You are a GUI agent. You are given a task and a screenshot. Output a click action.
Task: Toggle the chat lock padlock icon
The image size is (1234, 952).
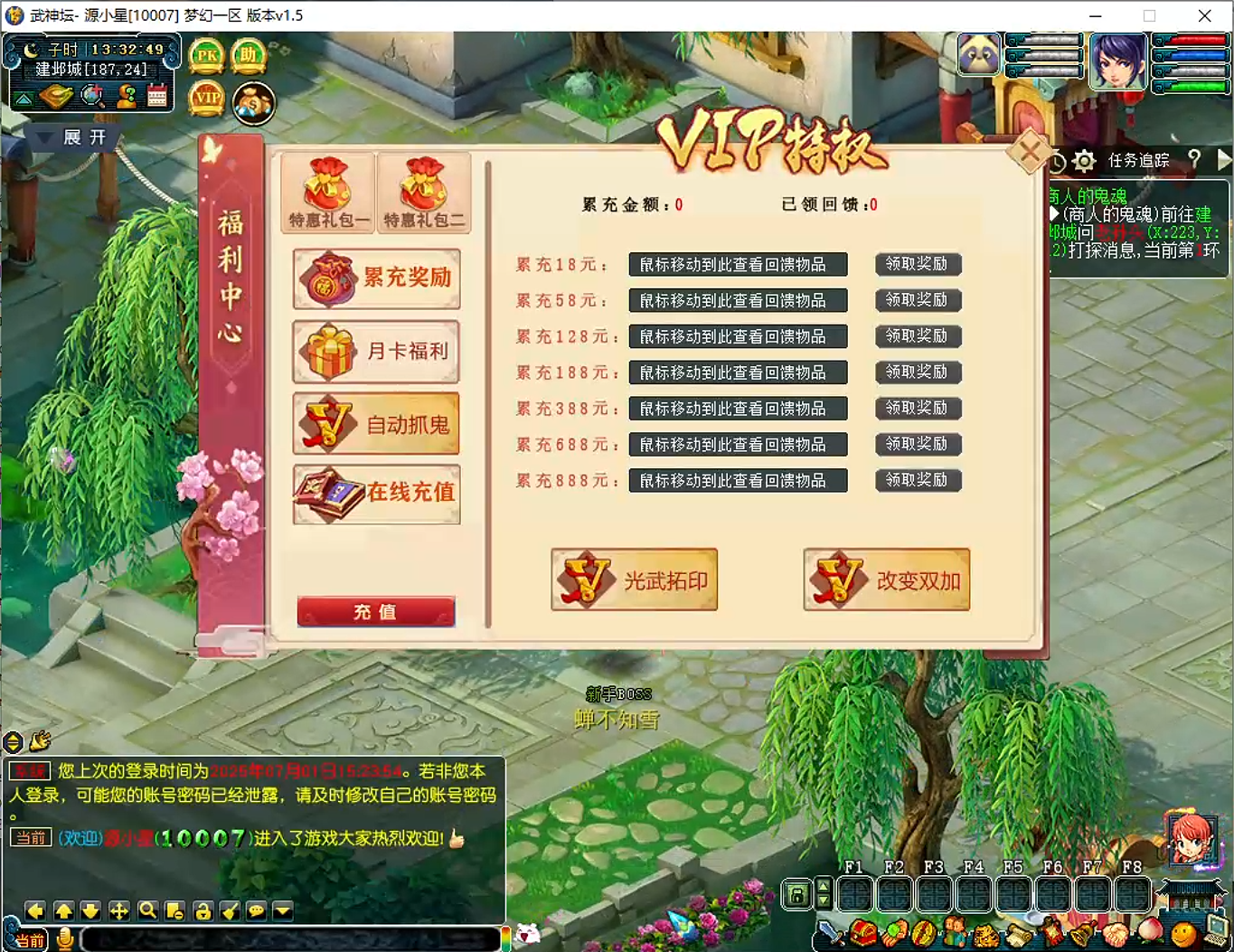[203, 911]
